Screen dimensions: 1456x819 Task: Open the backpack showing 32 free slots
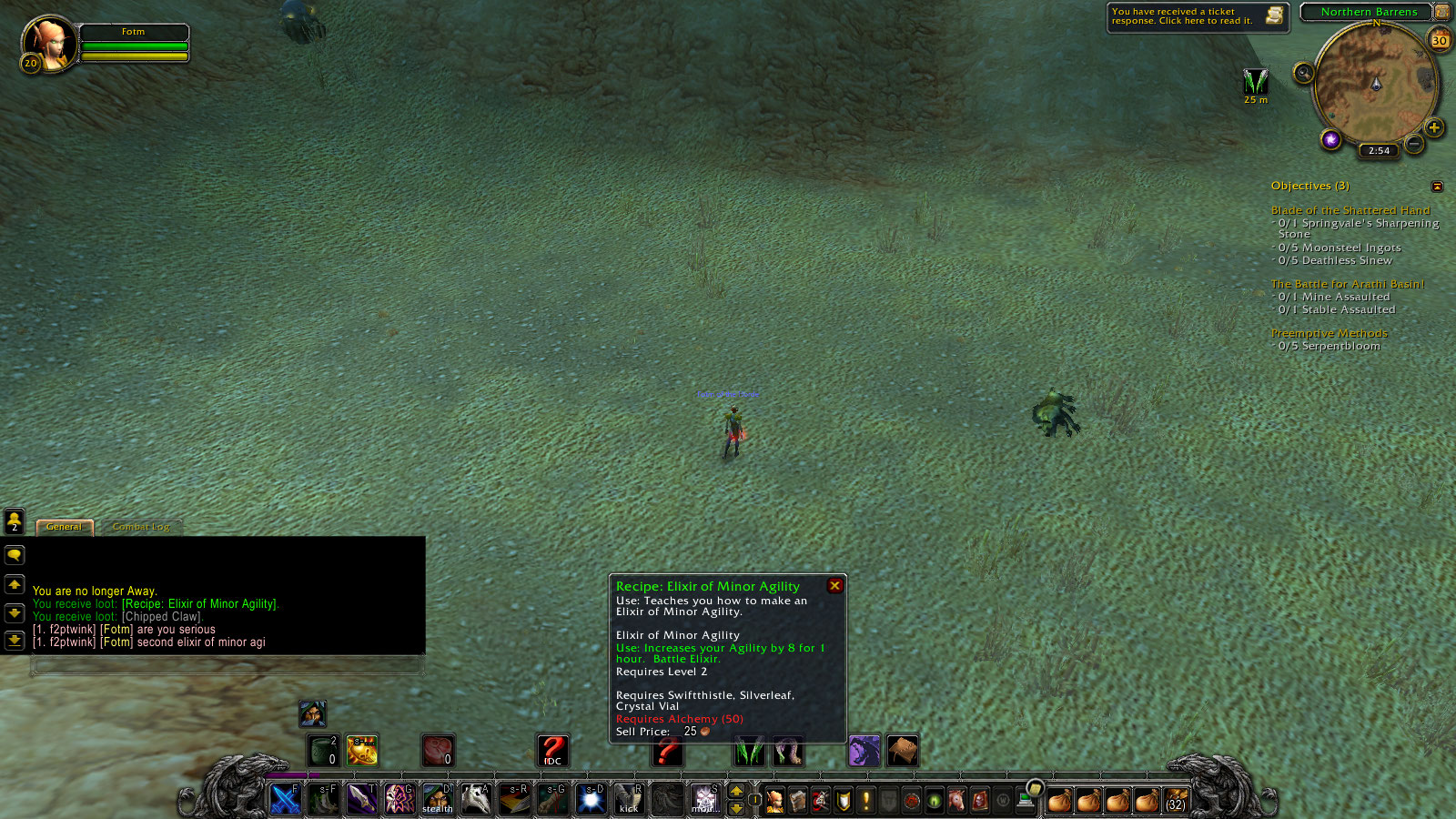pos(1176,800)
